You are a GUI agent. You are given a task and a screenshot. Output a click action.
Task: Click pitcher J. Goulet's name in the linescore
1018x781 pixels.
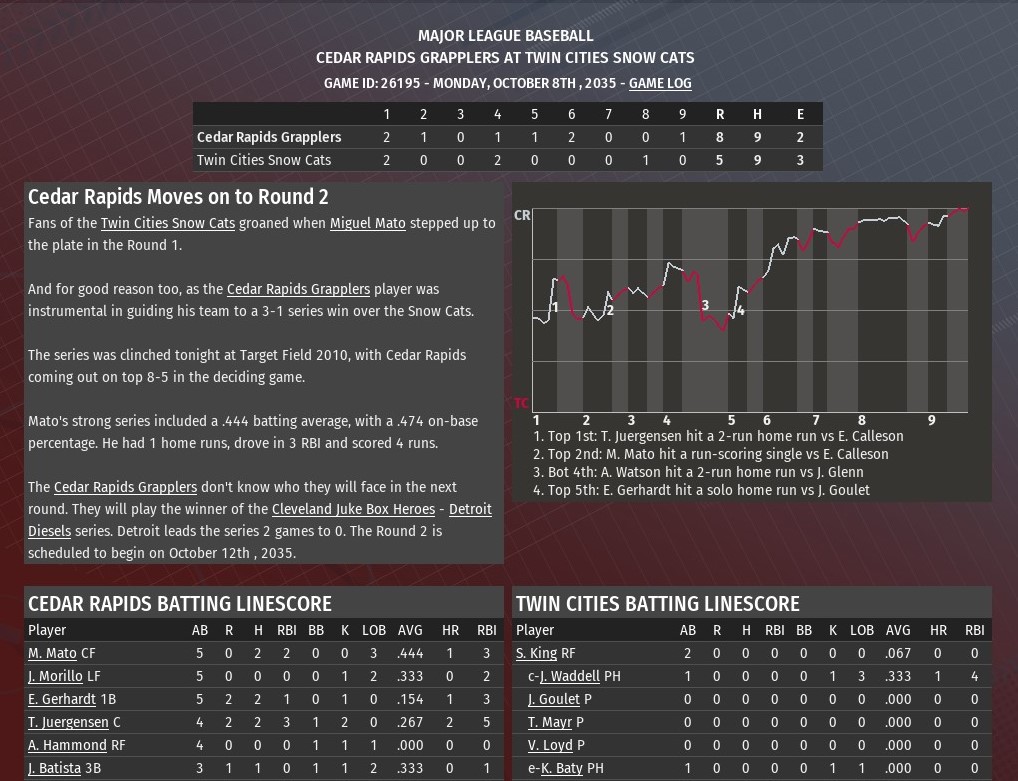click(x=553, y=699)
